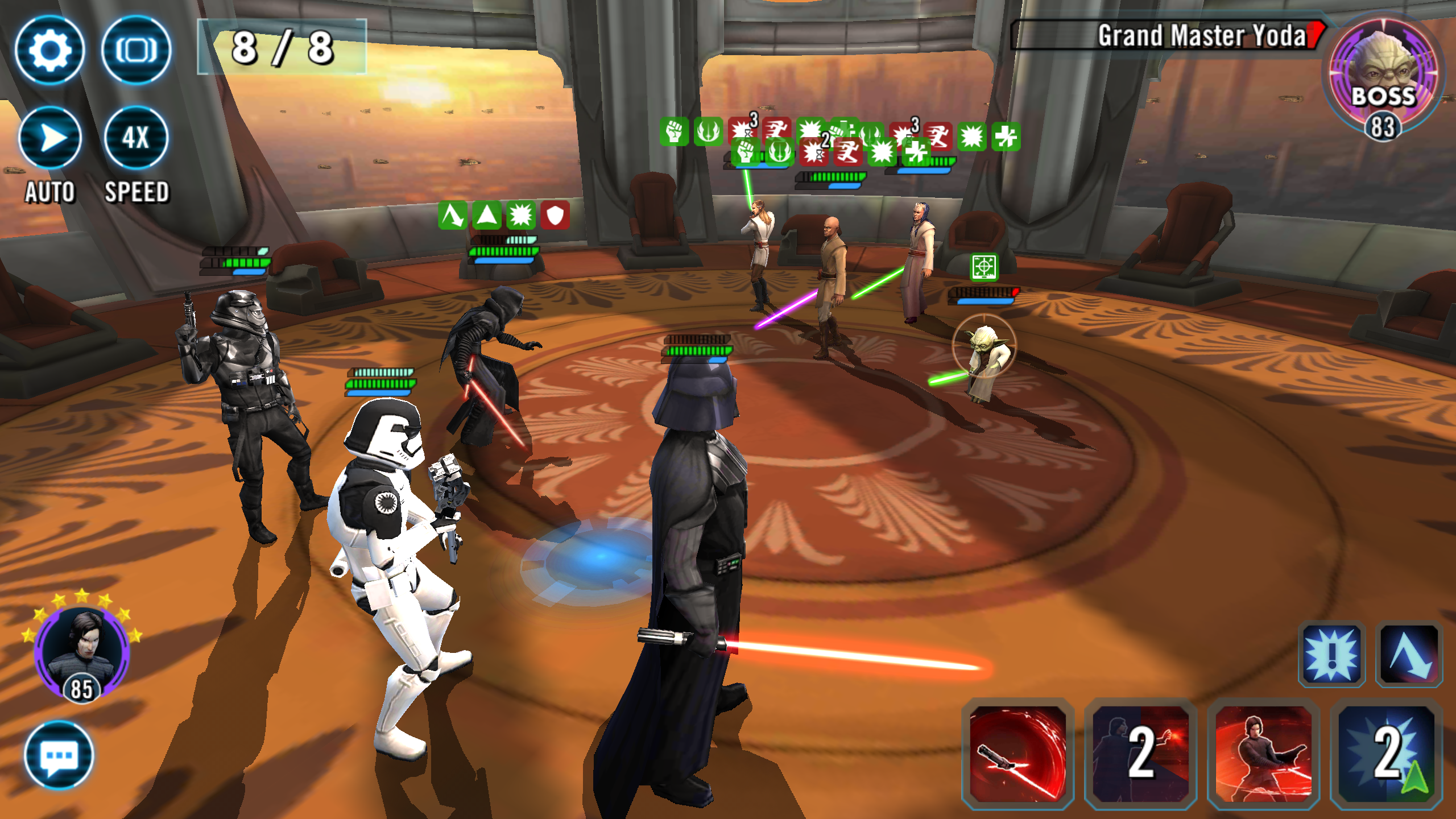1456x819 pixels.
Task: Activate the red dual-lightsaber special ability
Action: tap(1263, 753)
